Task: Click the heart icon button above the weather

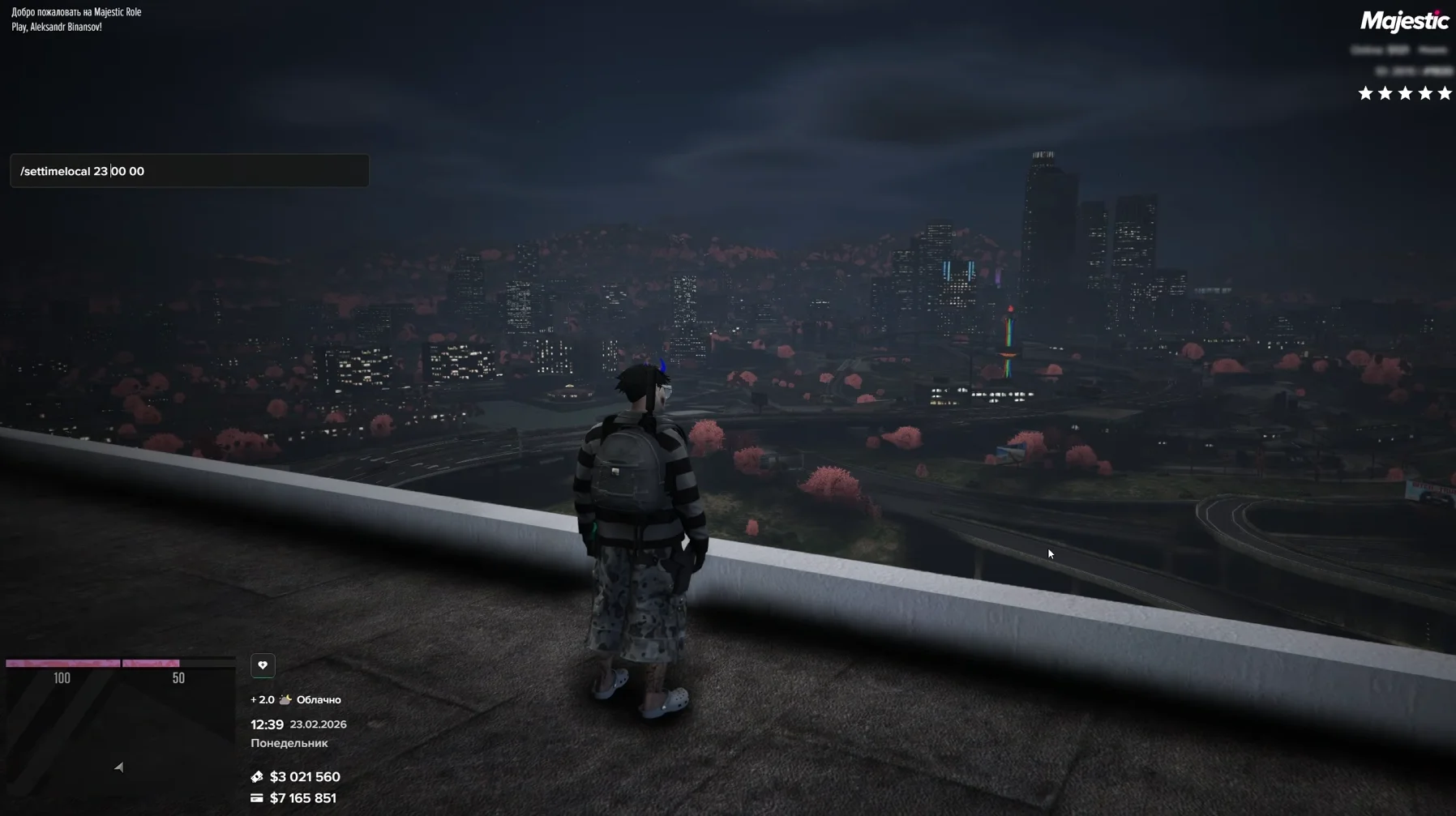Action: pyautogui.click(x=263, y=665)
